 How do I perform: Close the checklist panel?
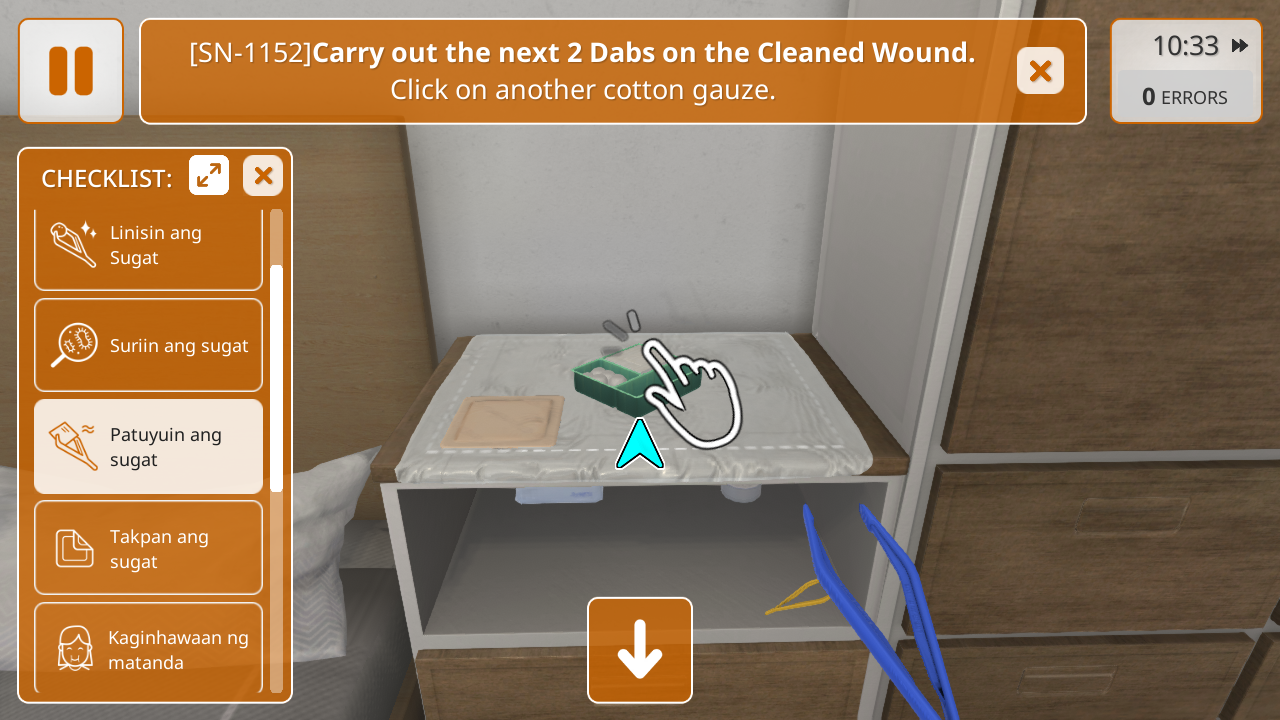tap(263, 176)
